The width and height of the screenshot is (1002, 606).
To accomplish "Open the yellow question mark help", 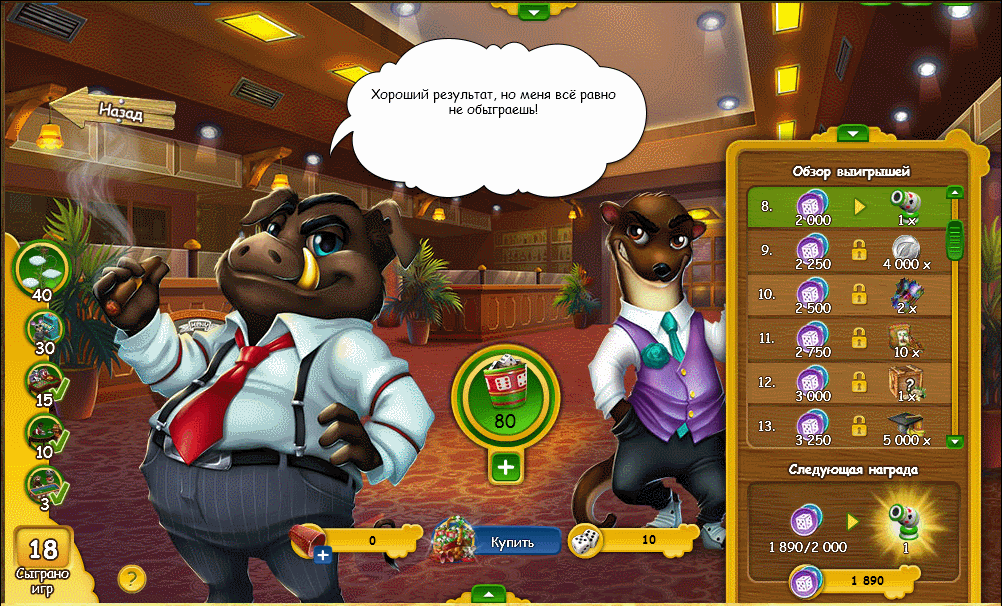I will tap(132, 578).
